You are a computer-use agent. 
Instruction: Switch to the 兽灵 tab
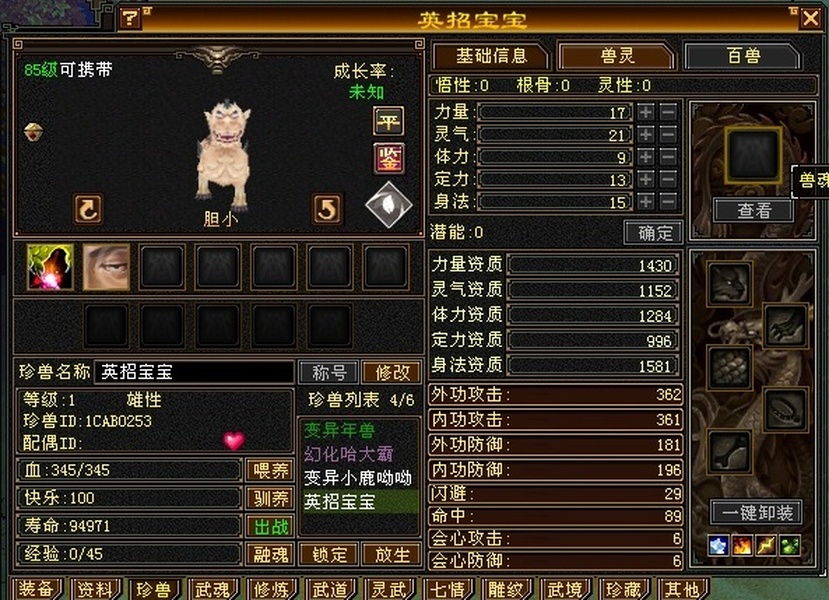[617, 57]
